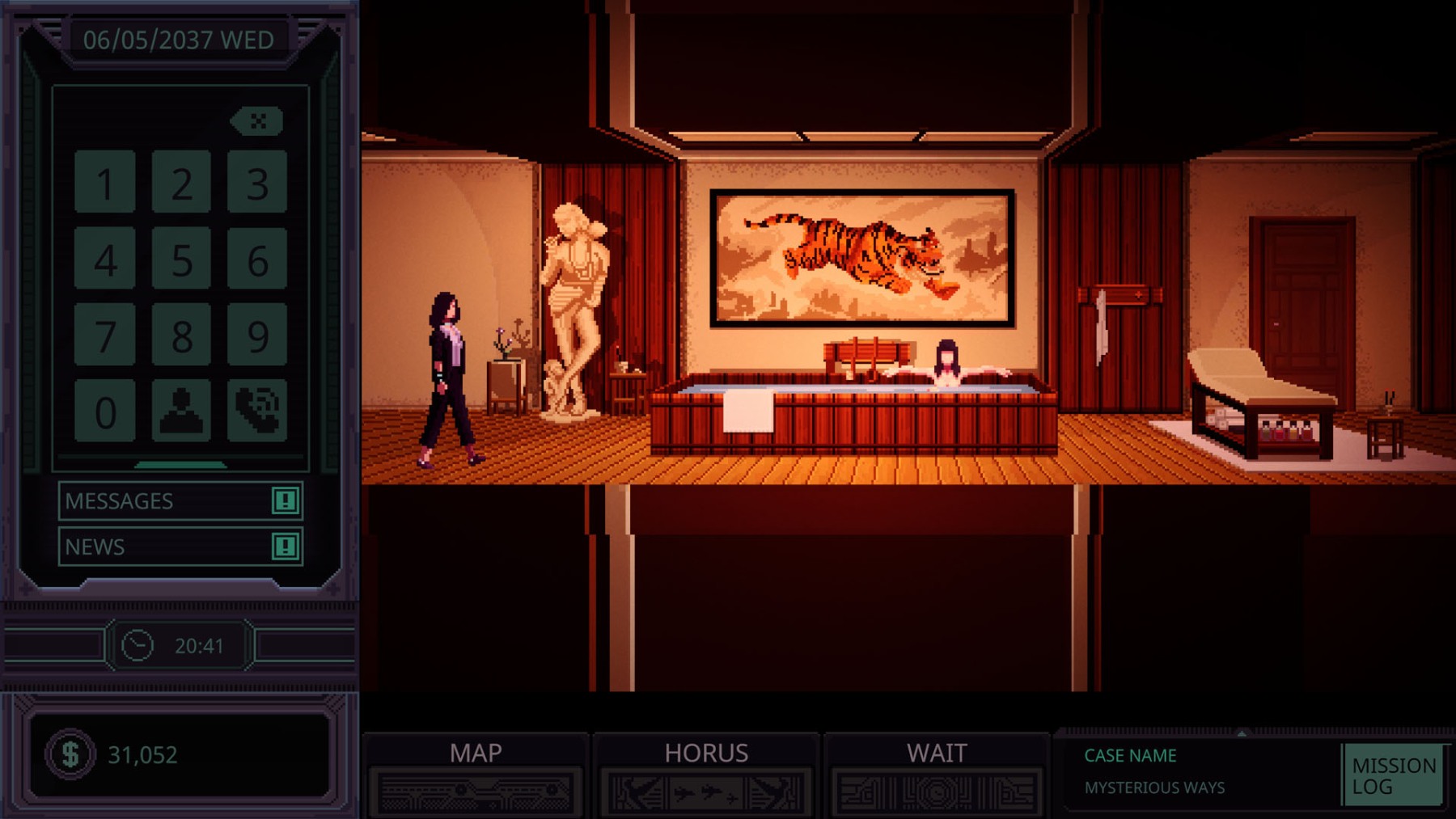
Task: Open the contacts list icon
Action: pyautogui.click(x=181, y=411)
